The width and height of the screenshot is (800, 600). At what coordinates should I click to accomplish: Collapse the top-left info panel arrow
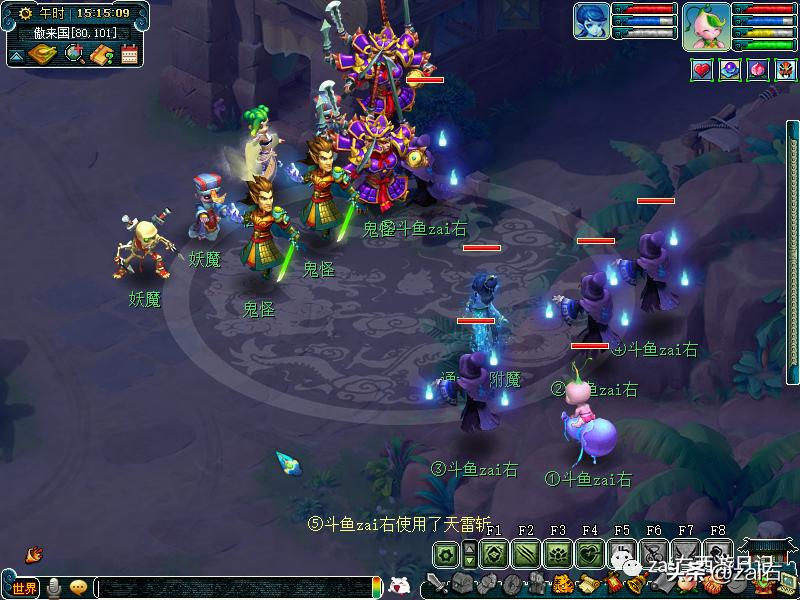(16, 55)
